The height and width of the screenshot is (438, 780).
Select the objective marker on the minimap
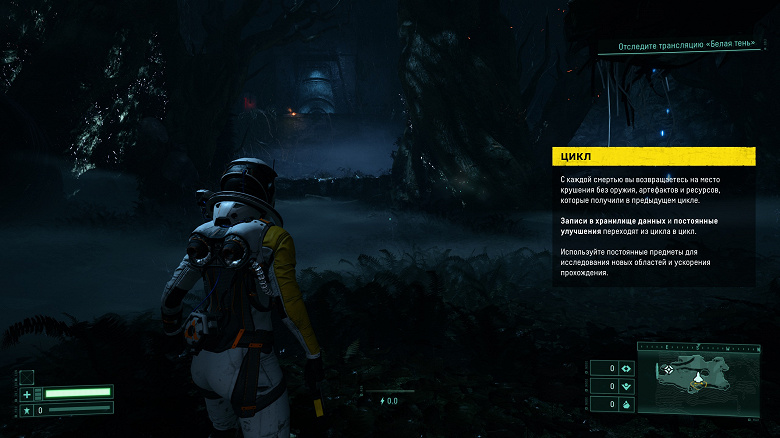pos(669,370)
